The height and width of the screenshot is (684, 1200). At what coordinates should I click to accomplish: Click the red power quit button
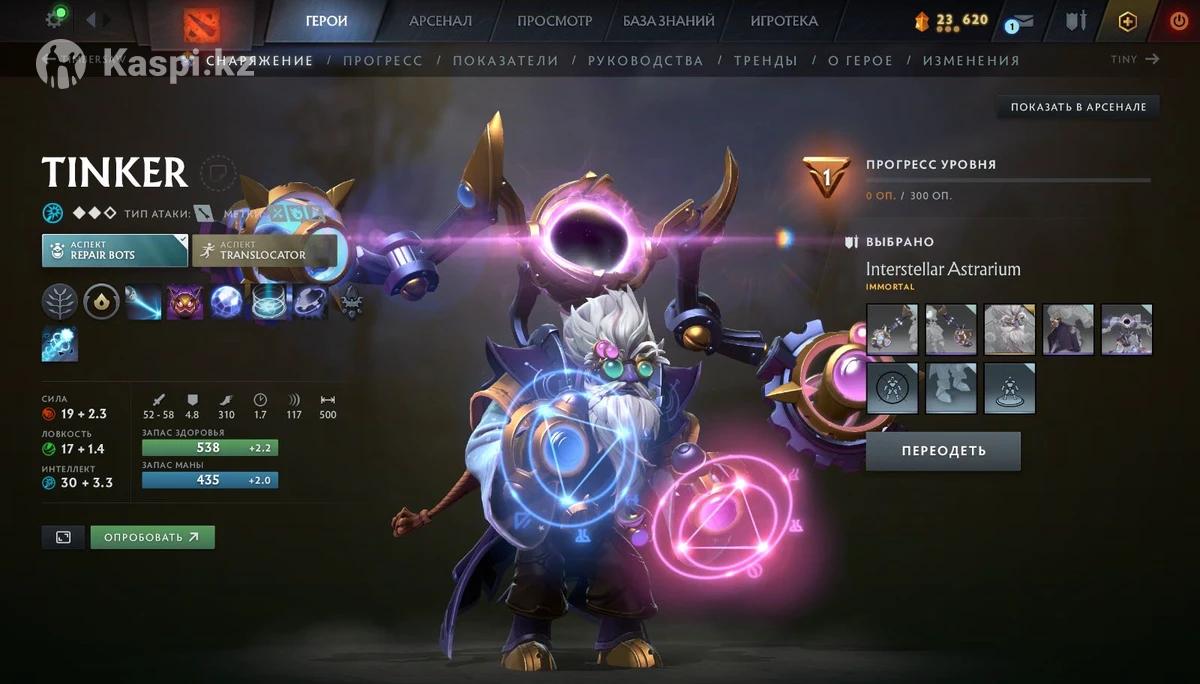pos(1178,21)
